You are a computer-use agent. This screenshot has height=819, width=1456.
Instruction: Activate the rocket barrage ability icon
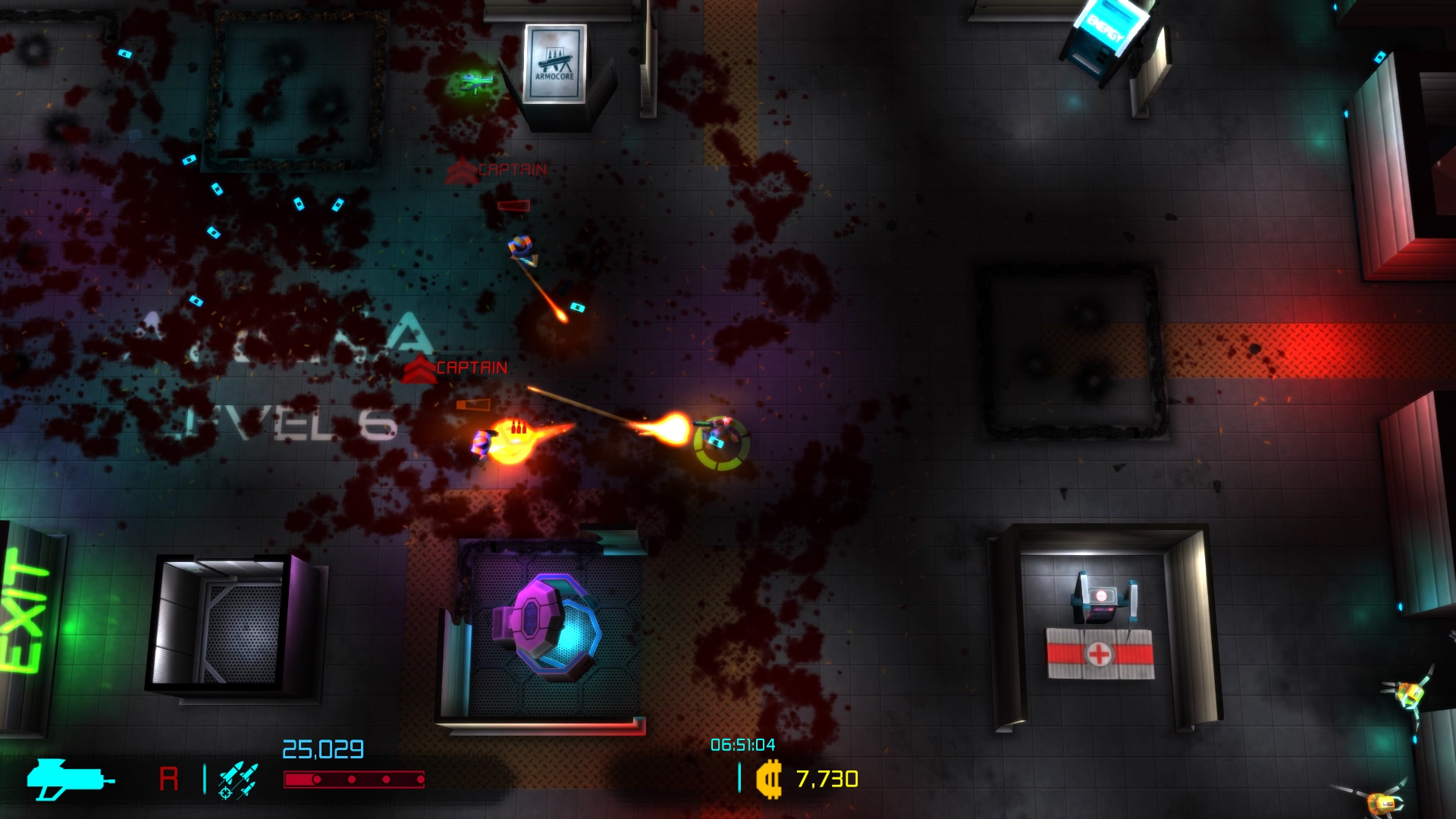238,780
